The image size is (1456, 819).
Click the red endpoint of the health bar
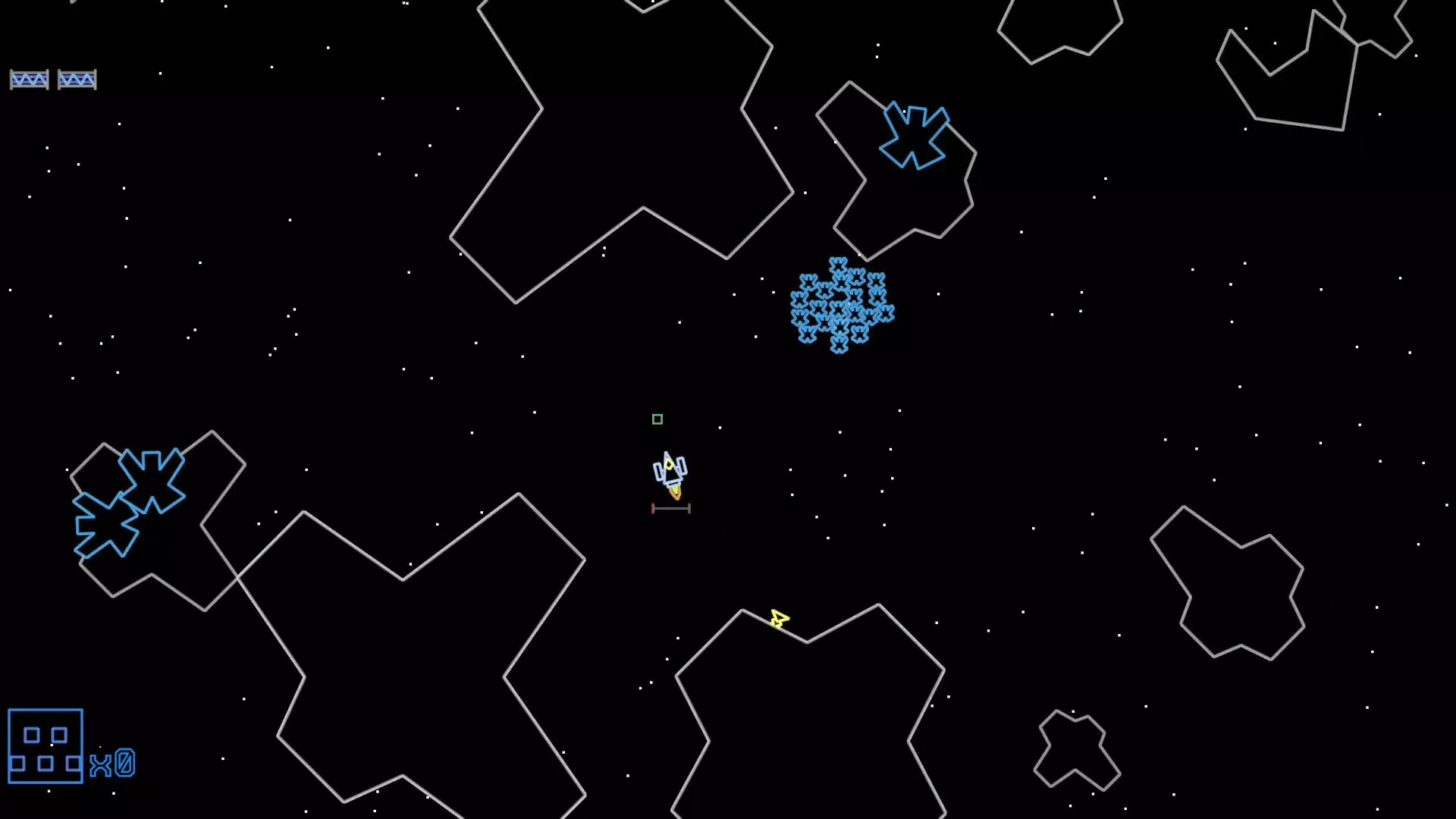pos(652,508)
